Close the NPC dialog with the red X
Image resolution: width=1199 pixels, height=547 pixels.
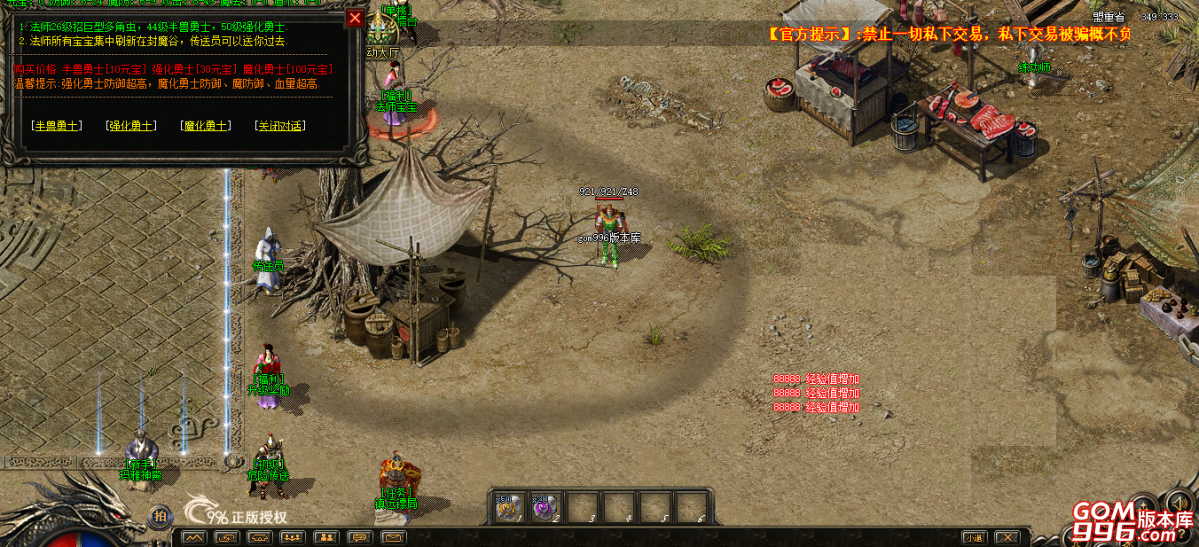355,18
